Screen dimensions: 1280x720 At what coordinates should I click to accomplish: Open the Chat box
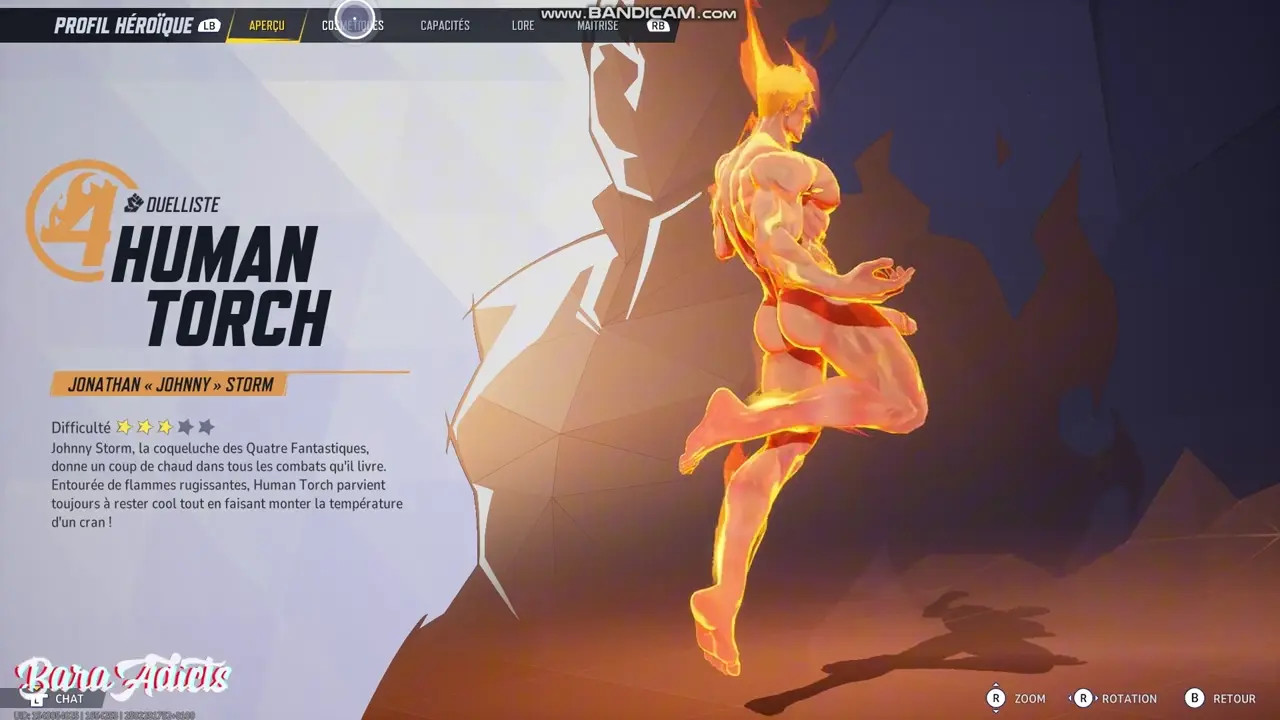click(68, 699)
